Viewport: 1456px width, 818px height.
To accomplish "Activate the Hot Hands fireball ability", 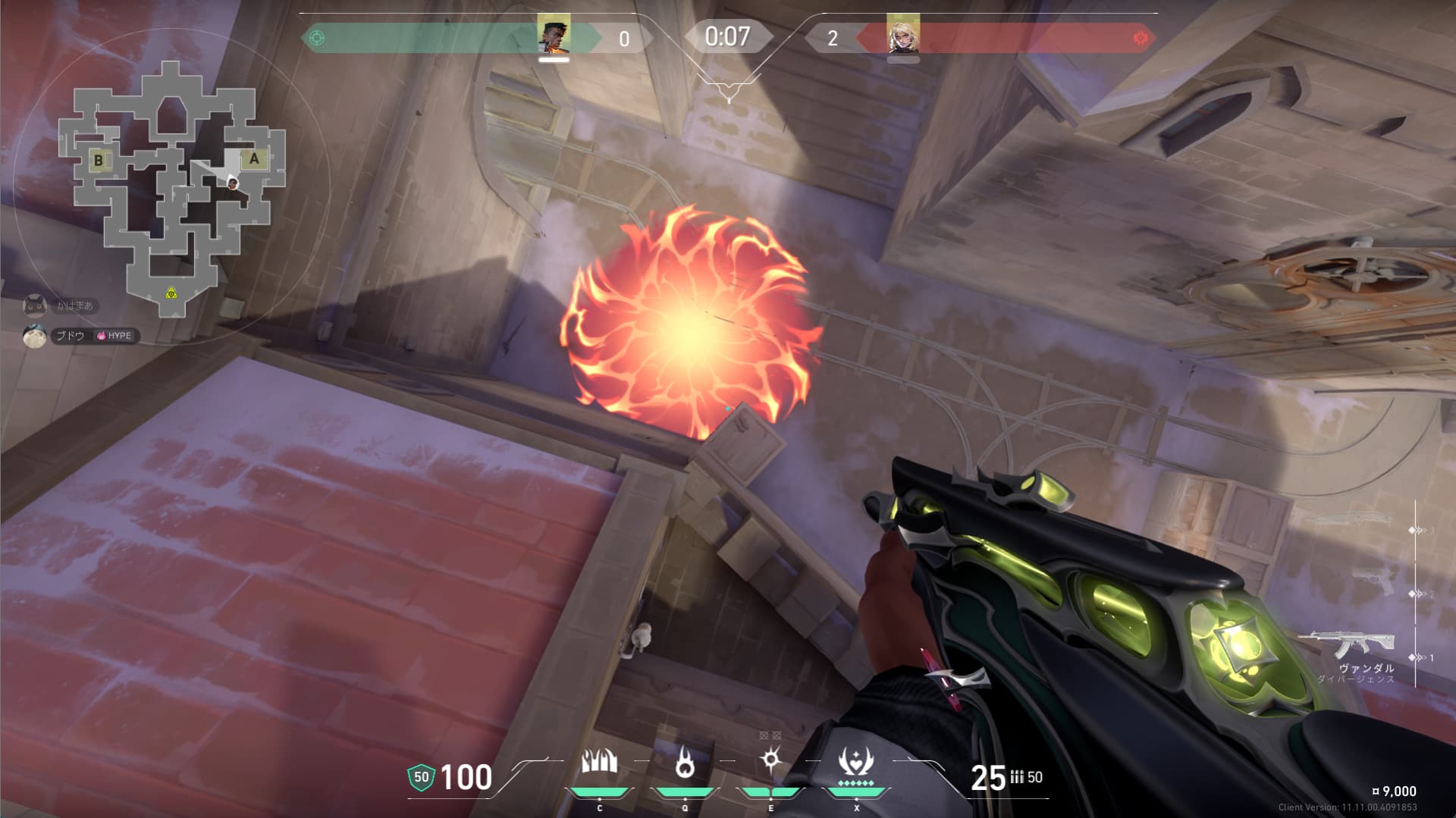I will click(685, 763).
